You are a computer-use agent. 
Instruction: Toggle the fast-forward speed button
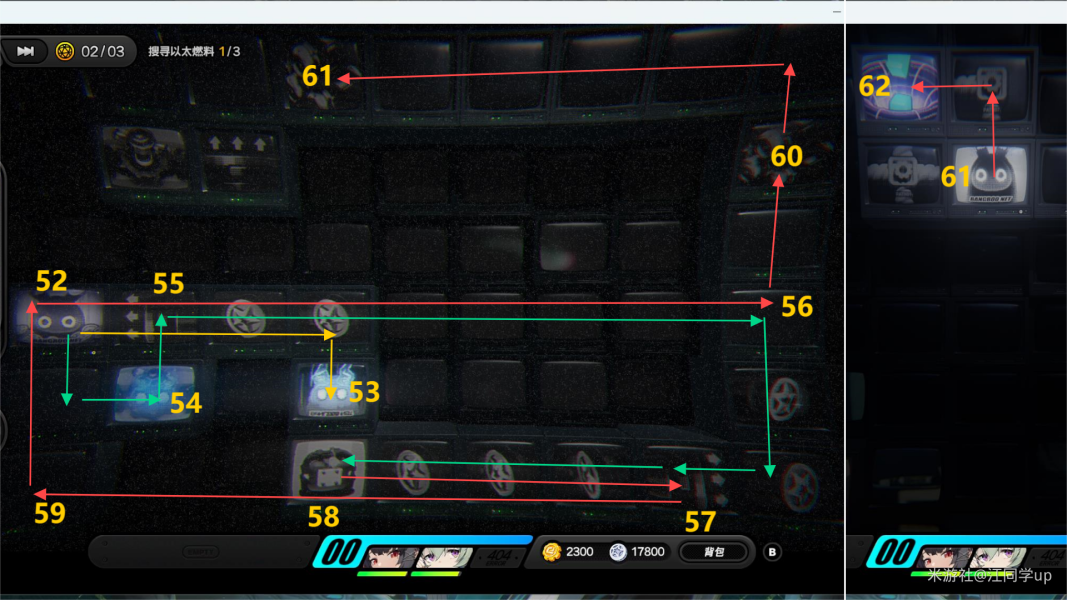pos(26,51)
